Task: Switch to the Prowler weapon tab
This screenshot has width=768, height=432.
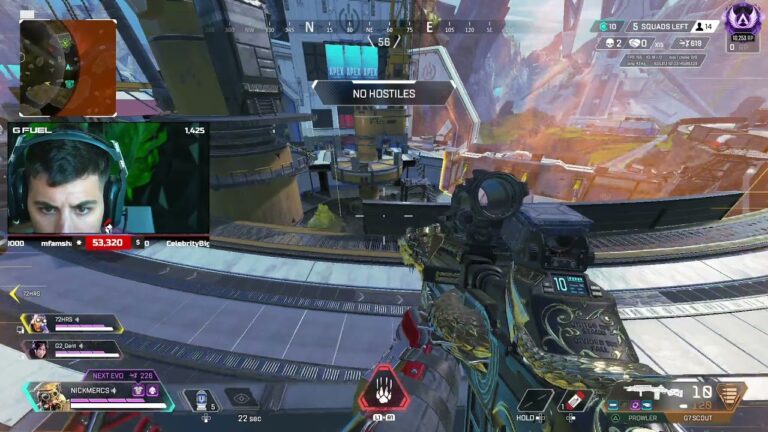Action: 642,417
